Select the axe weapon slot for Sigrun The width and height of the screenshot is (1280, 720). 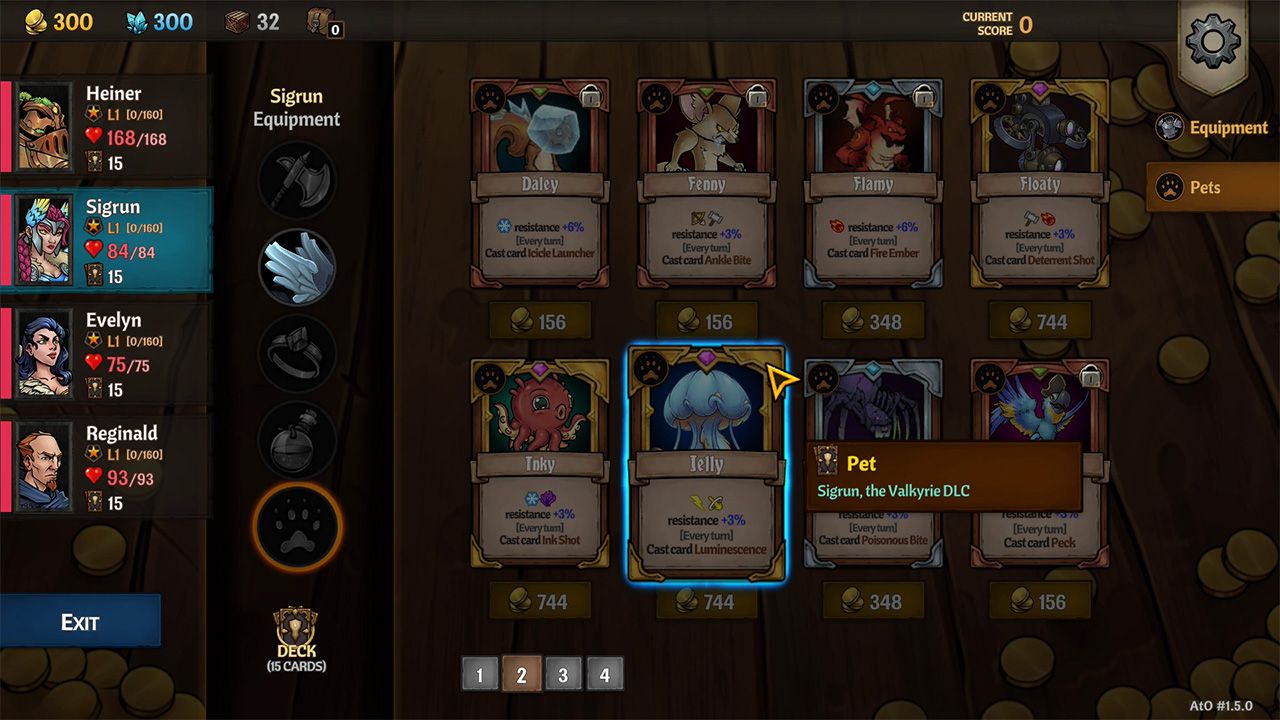(296, 181)
